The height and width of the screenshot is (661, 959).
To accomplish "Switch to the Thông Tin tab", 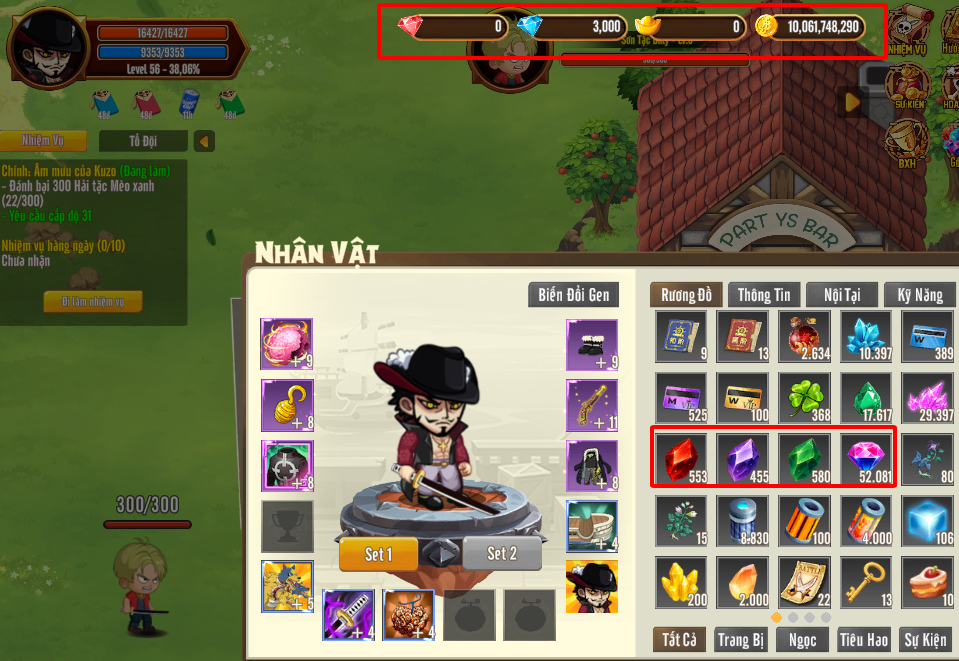I will click(763, 295).
